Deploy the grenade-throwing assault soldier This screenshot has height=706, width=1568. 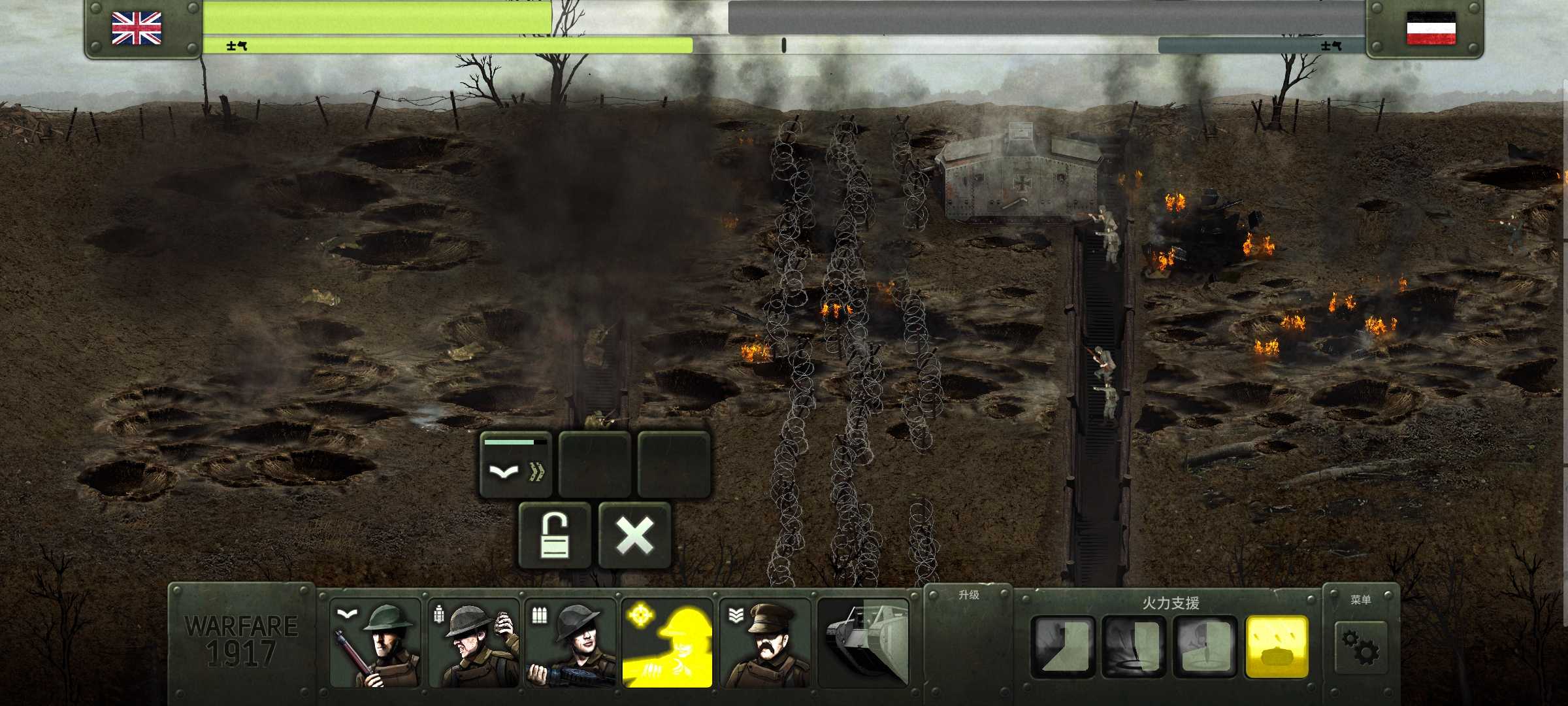473,643
